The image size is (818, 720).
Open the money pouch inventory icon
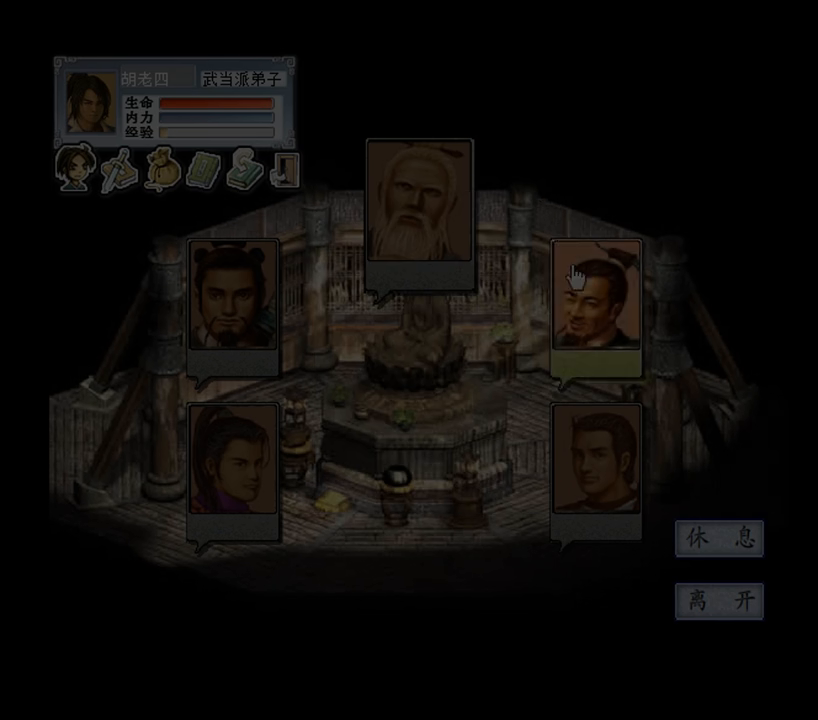point(161,170)
